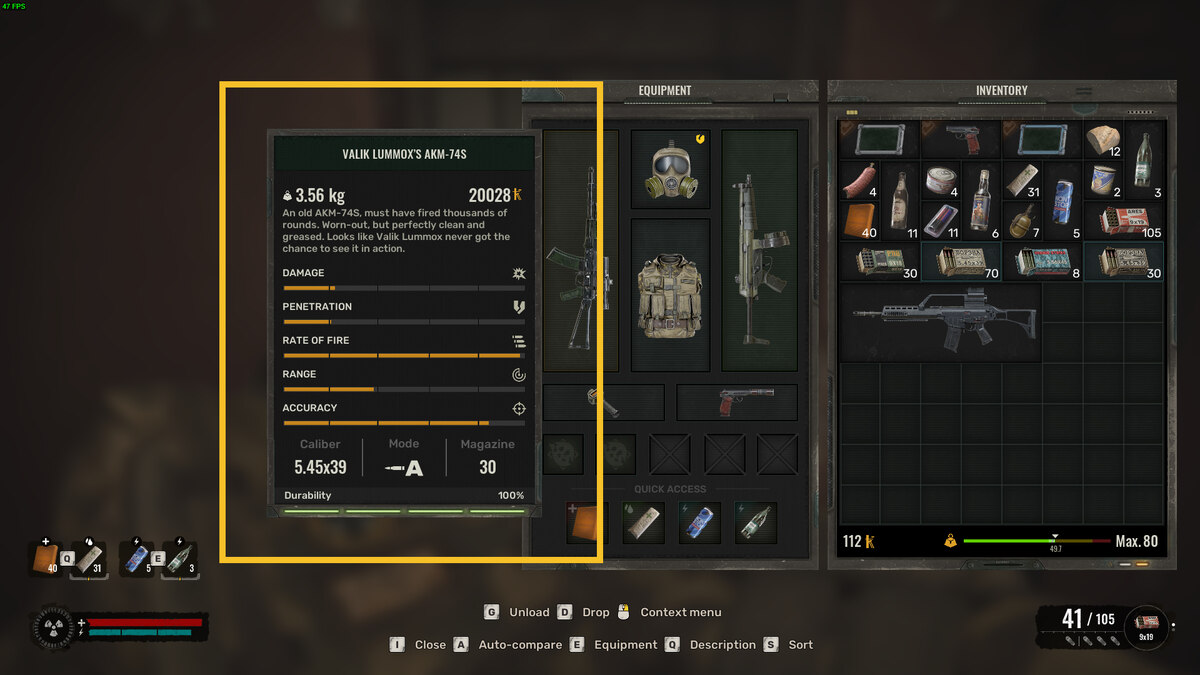Viewport: 1200px width, 675px height.
Task: Select the pistol in the inventory grid
Action: (x=960, y=139)
